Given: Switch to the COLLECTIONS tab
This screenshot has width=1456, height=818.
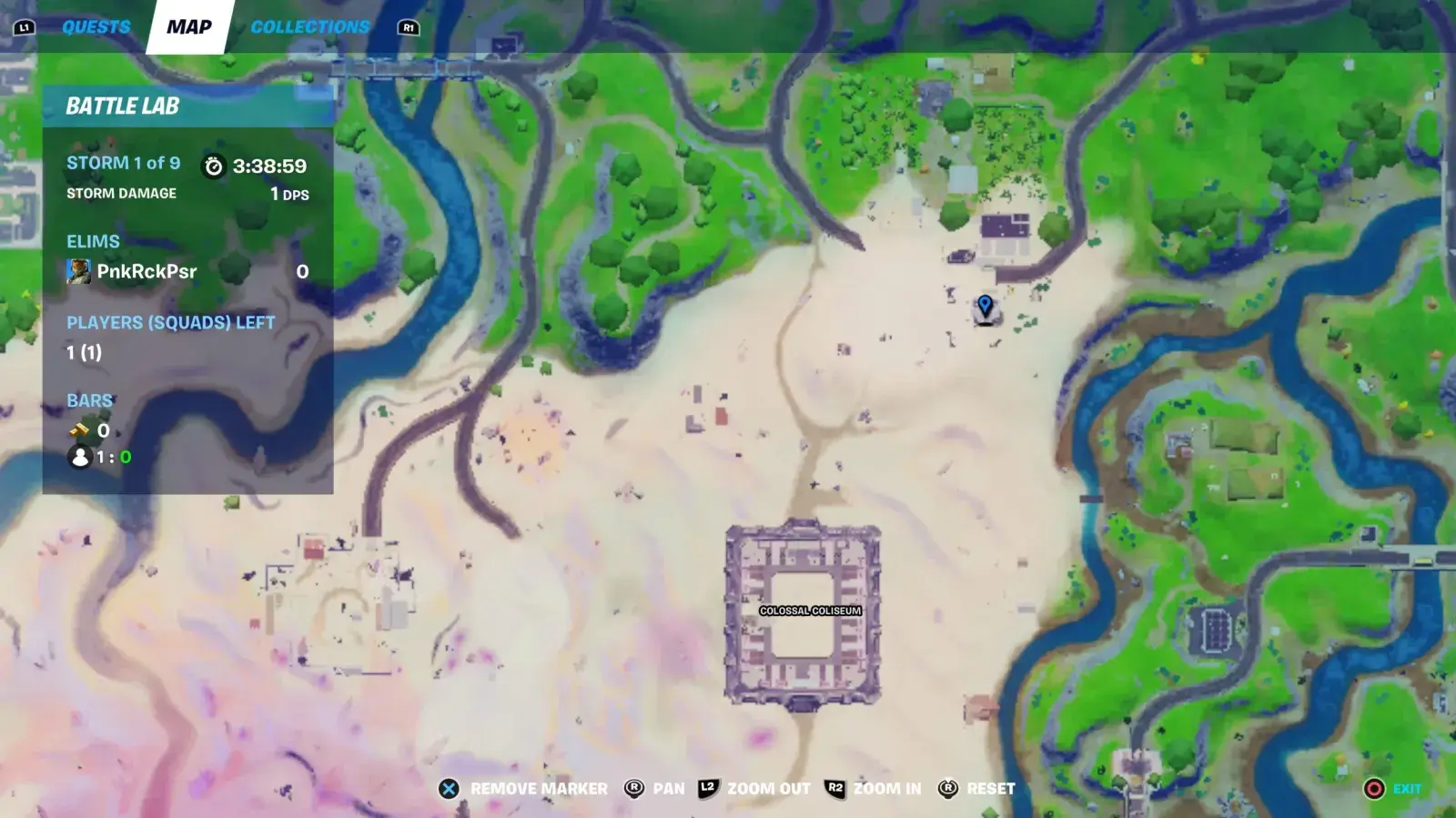Looking at the screenshot, I should [x=310, y=26].
